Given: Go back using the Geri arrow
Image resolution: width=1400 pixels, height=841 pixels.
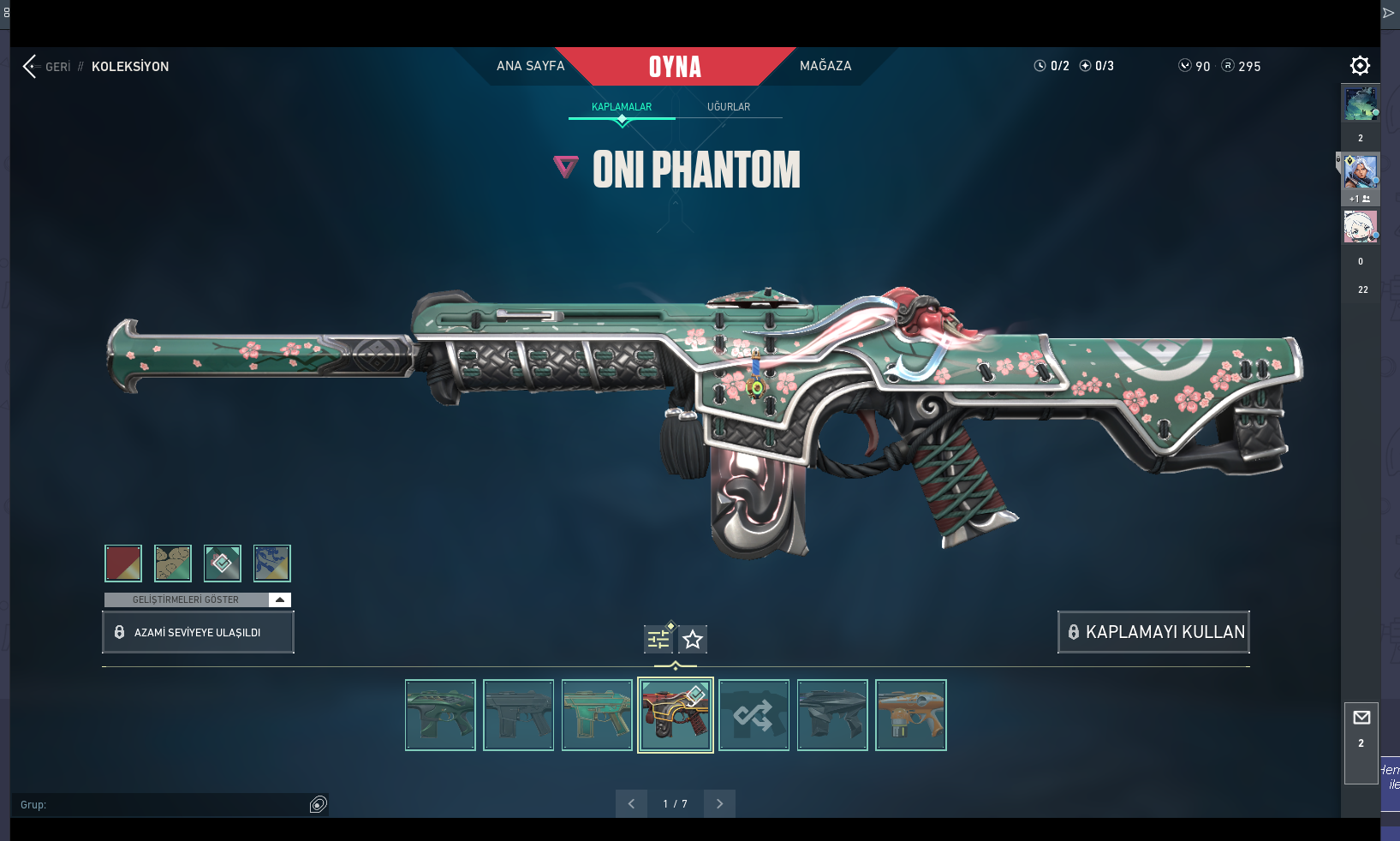Looking at the screenshot, I should pyautogui.click(x=31, y=66).
